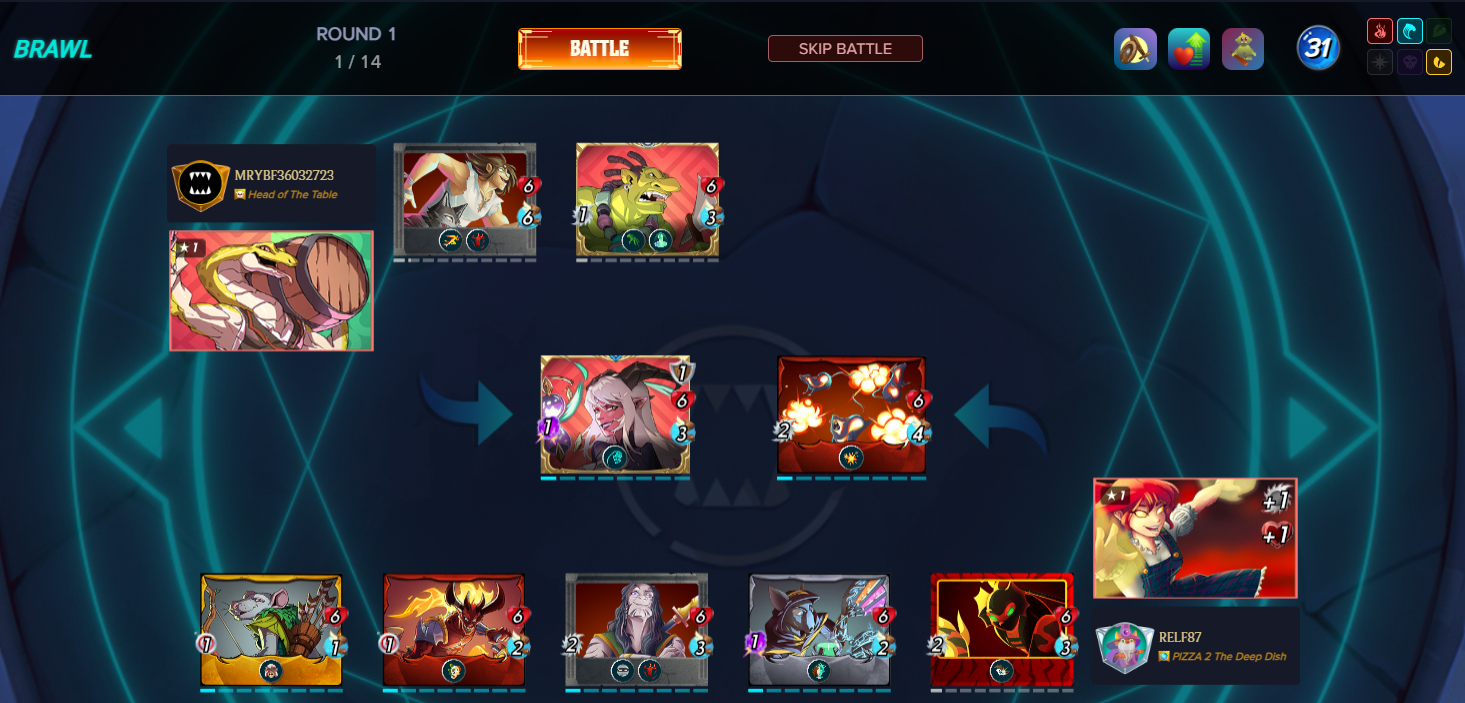Viewport: 1465px width, 703px height.
Task: Click the SKIP BATTLE button
Action: point(845,48)
